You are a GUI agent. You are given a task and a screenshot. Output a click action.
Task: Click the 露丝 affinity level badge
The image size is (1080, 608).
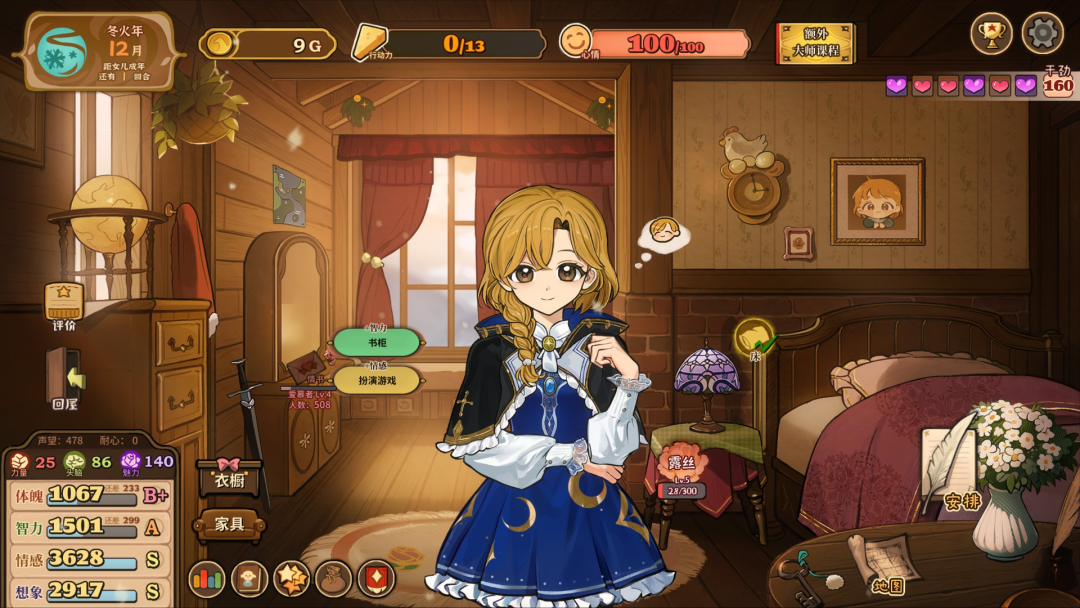click(x=682, y=469)
